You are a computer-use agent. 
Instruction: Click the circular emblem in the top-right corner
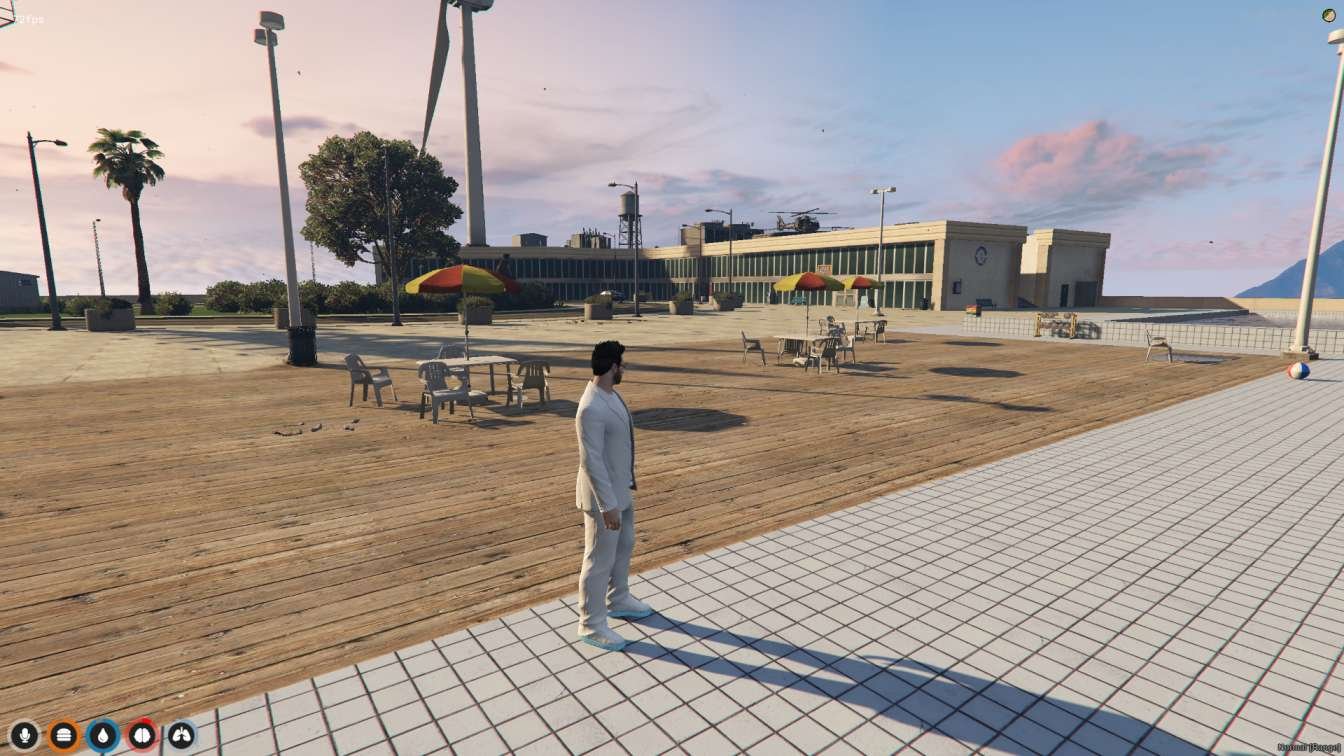1327,17
